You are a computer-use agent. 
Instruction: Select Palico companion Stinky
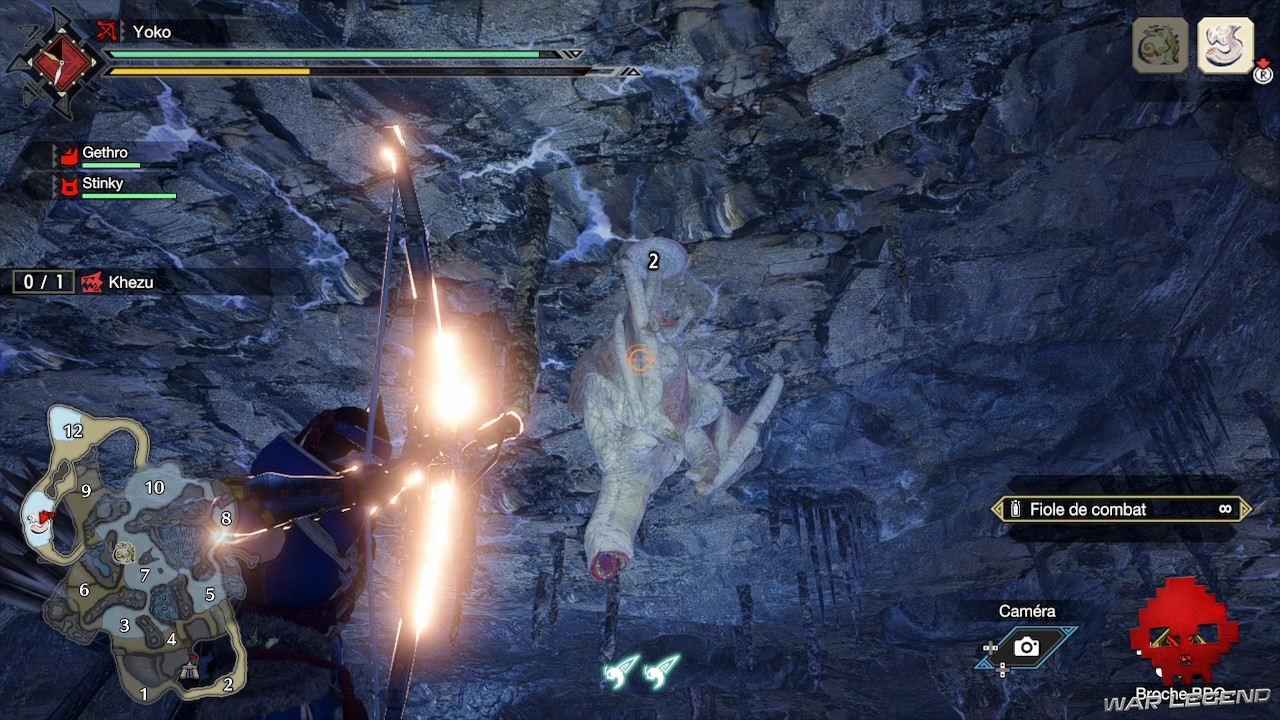(102, 184)
